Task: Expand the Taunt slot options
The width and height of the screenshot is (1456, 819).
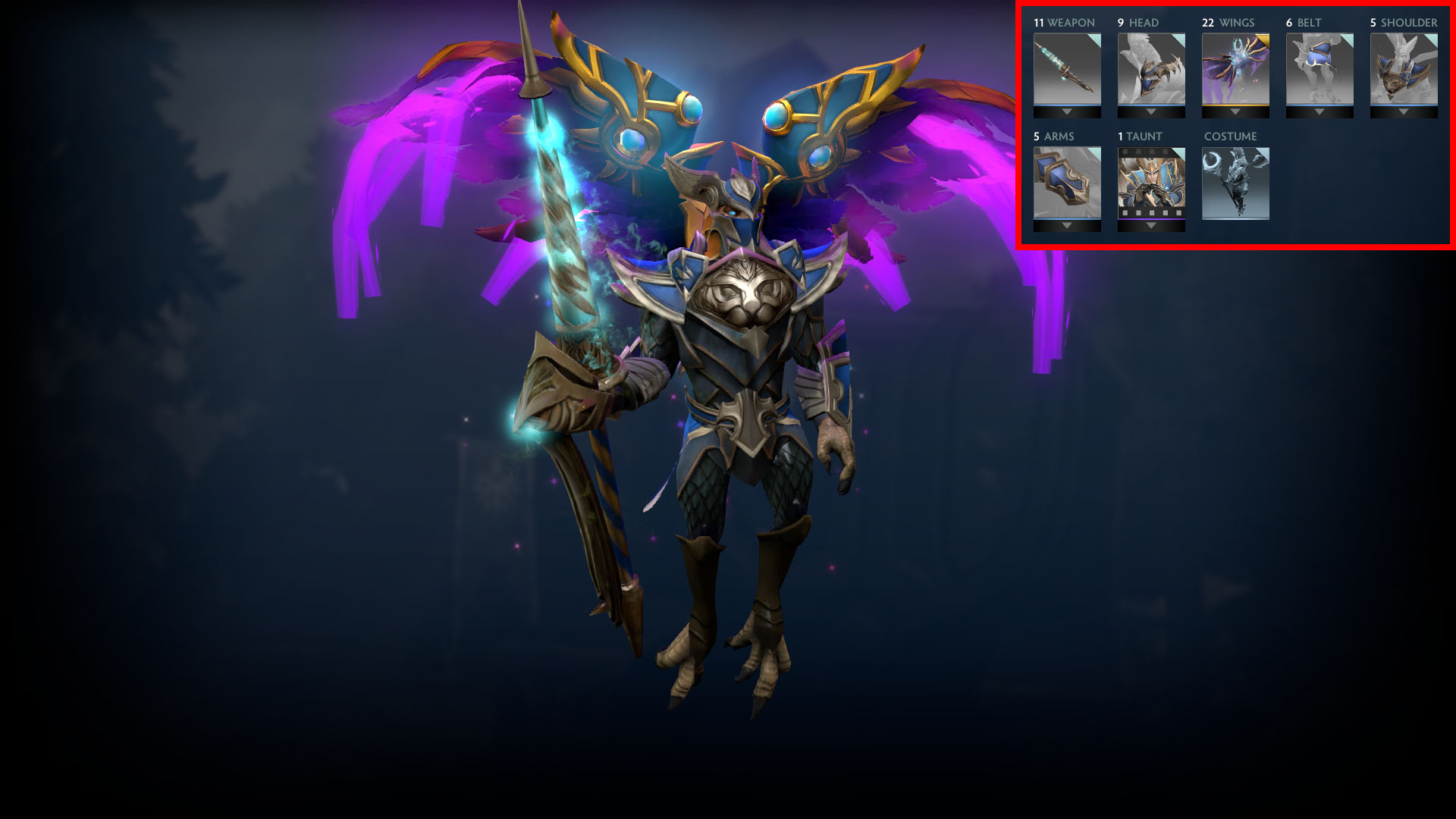Action: (x=1150, y=225)
